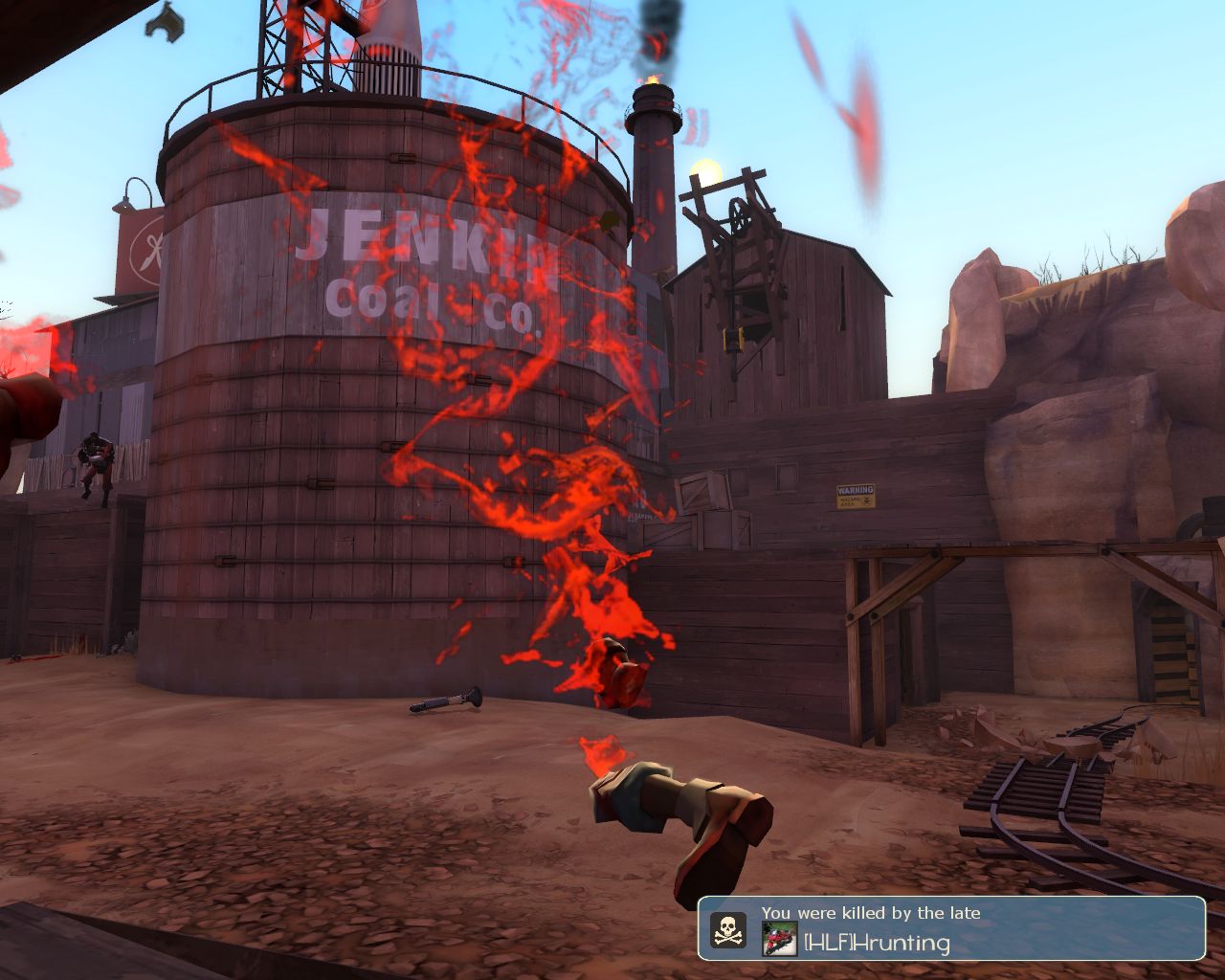The width and height of the screenshot is (1225, 980).
Task: Click the skull and crossbones death icon
Action: pos(728,930)
